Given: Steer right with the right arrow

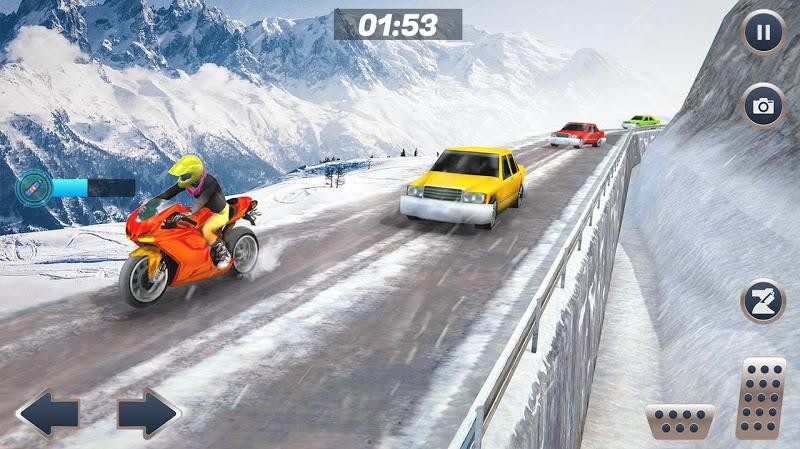Looking at the screenshot, I should 148,413.
